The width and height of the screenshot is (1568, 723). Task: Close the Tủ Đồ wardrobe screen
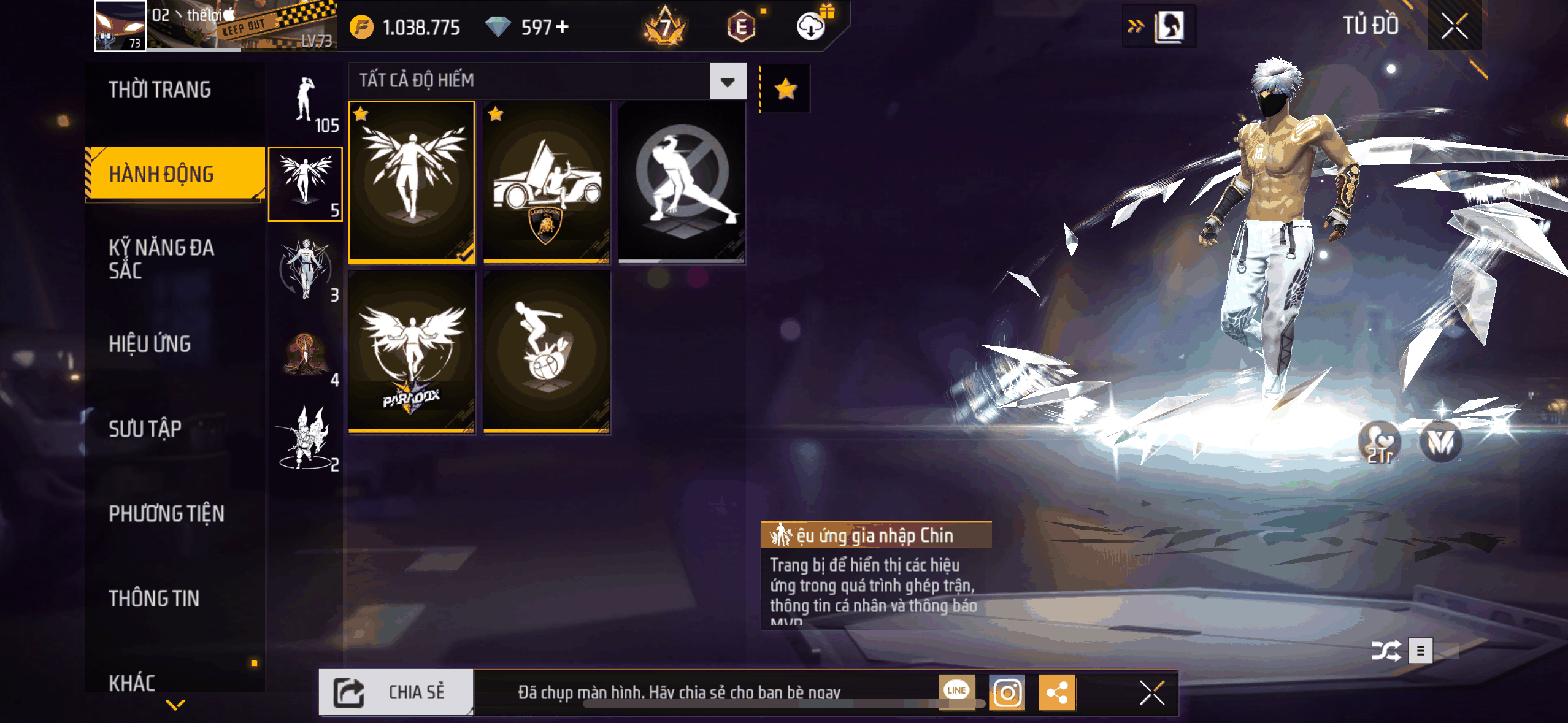[x=1454, y=26]
